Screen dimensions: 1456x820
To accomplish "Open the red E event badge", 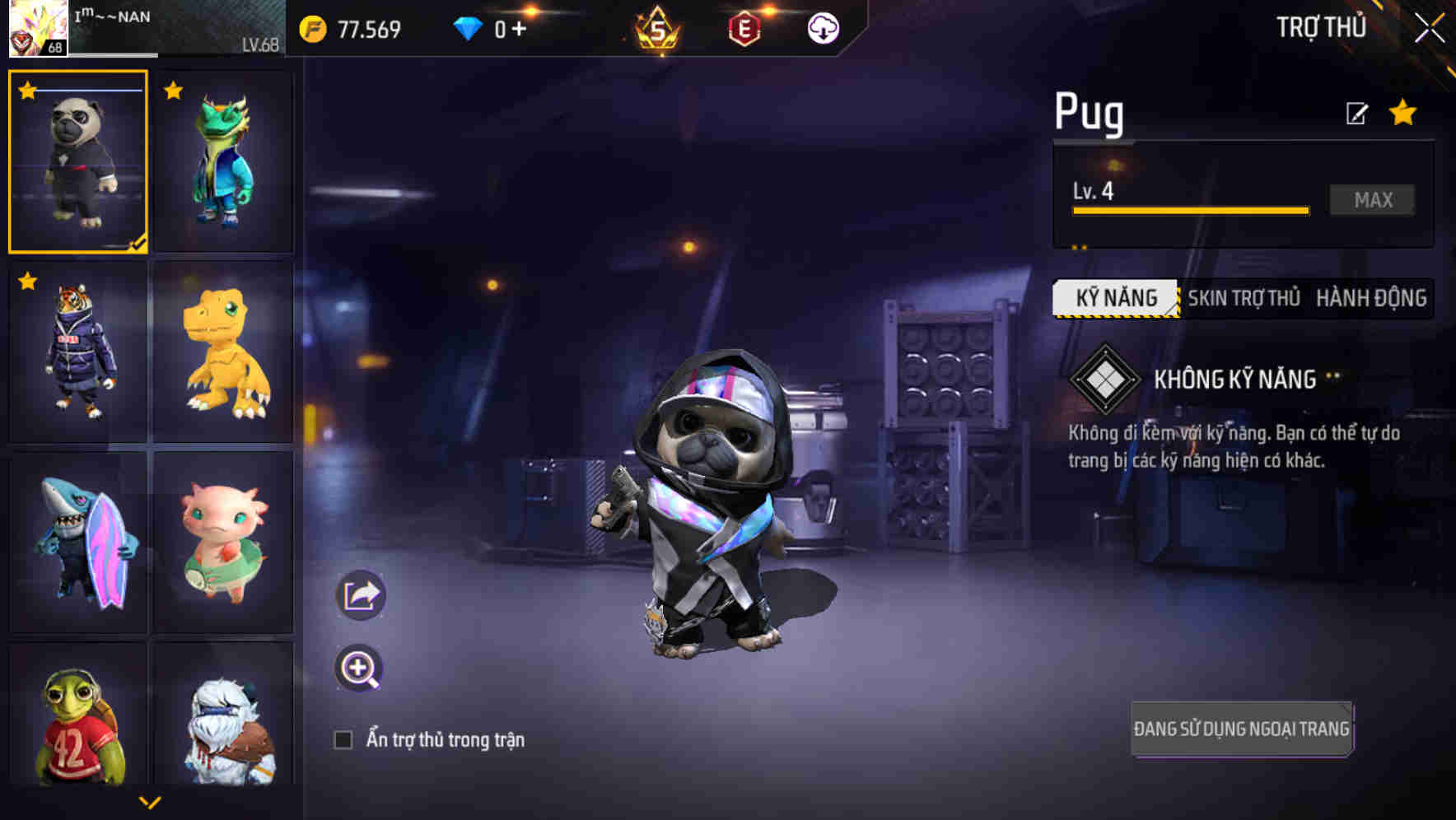I will [x=743, y=27].
